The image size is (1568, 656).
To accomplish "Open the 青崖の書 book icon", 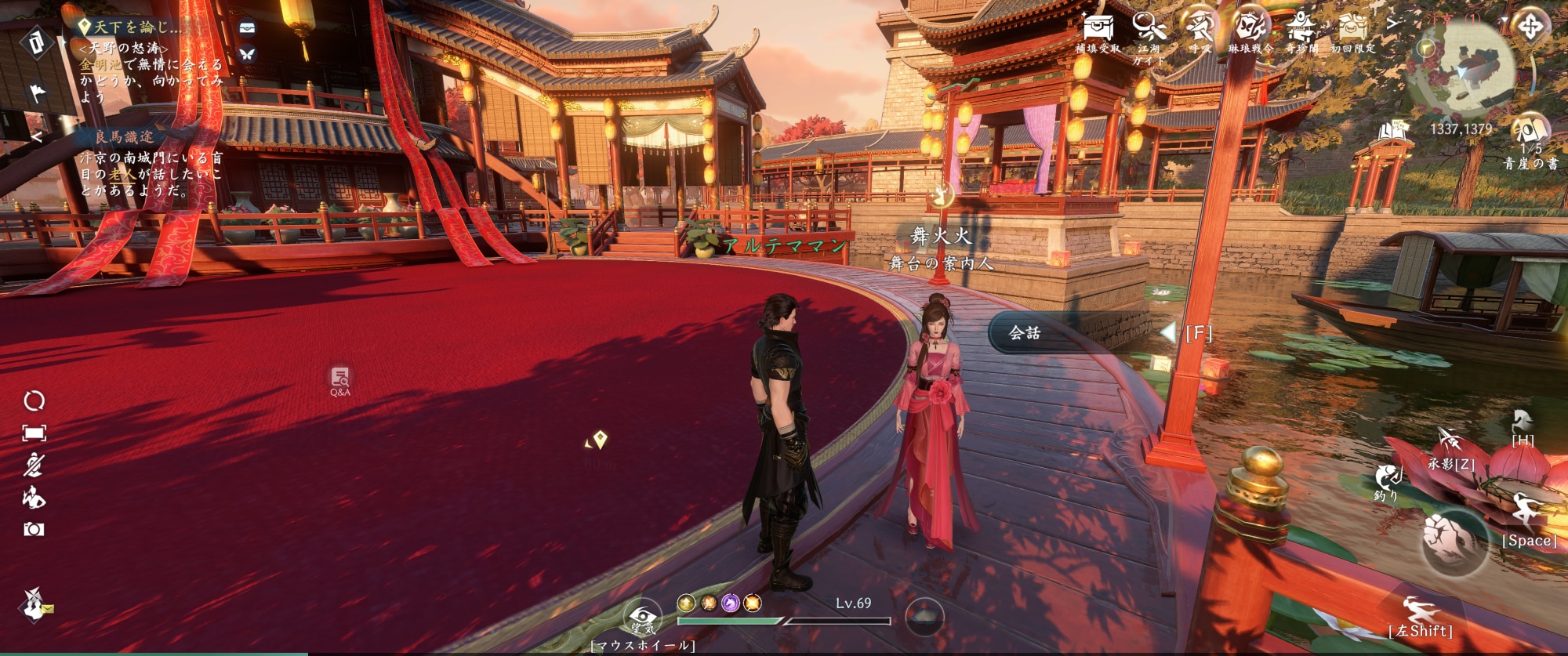I will pyautogui.click(x=1530, y=132).
